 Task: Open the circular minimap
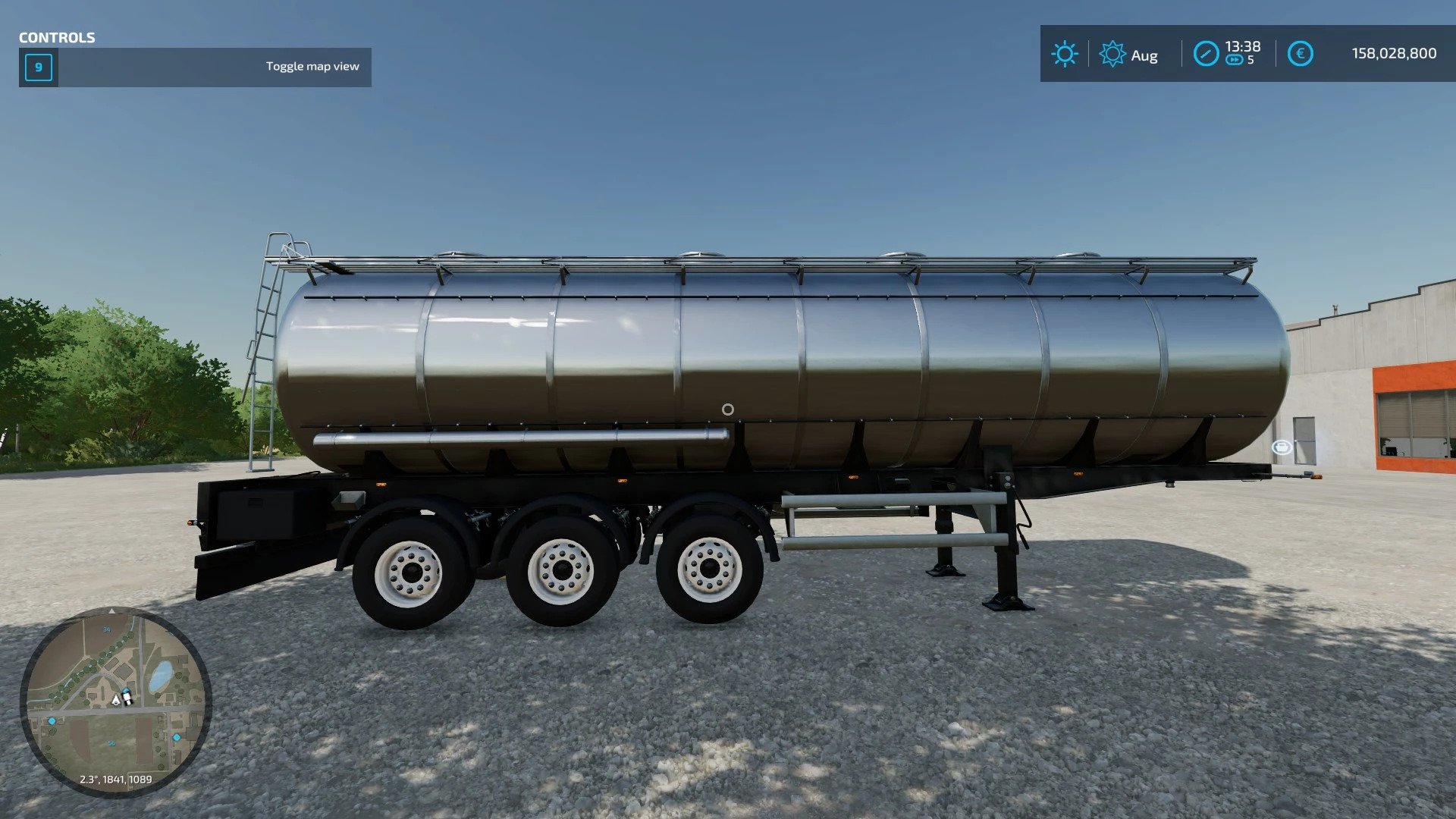115,701
